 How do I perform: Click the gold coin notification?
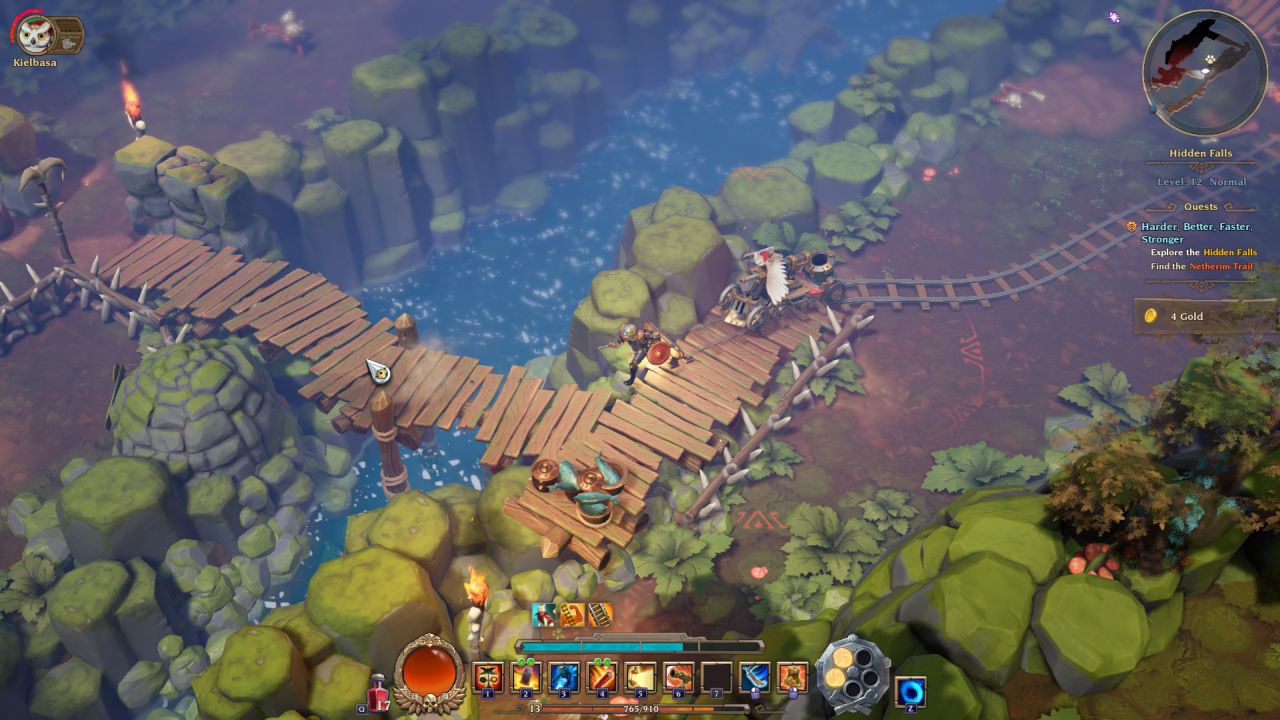pos(1200,316)
